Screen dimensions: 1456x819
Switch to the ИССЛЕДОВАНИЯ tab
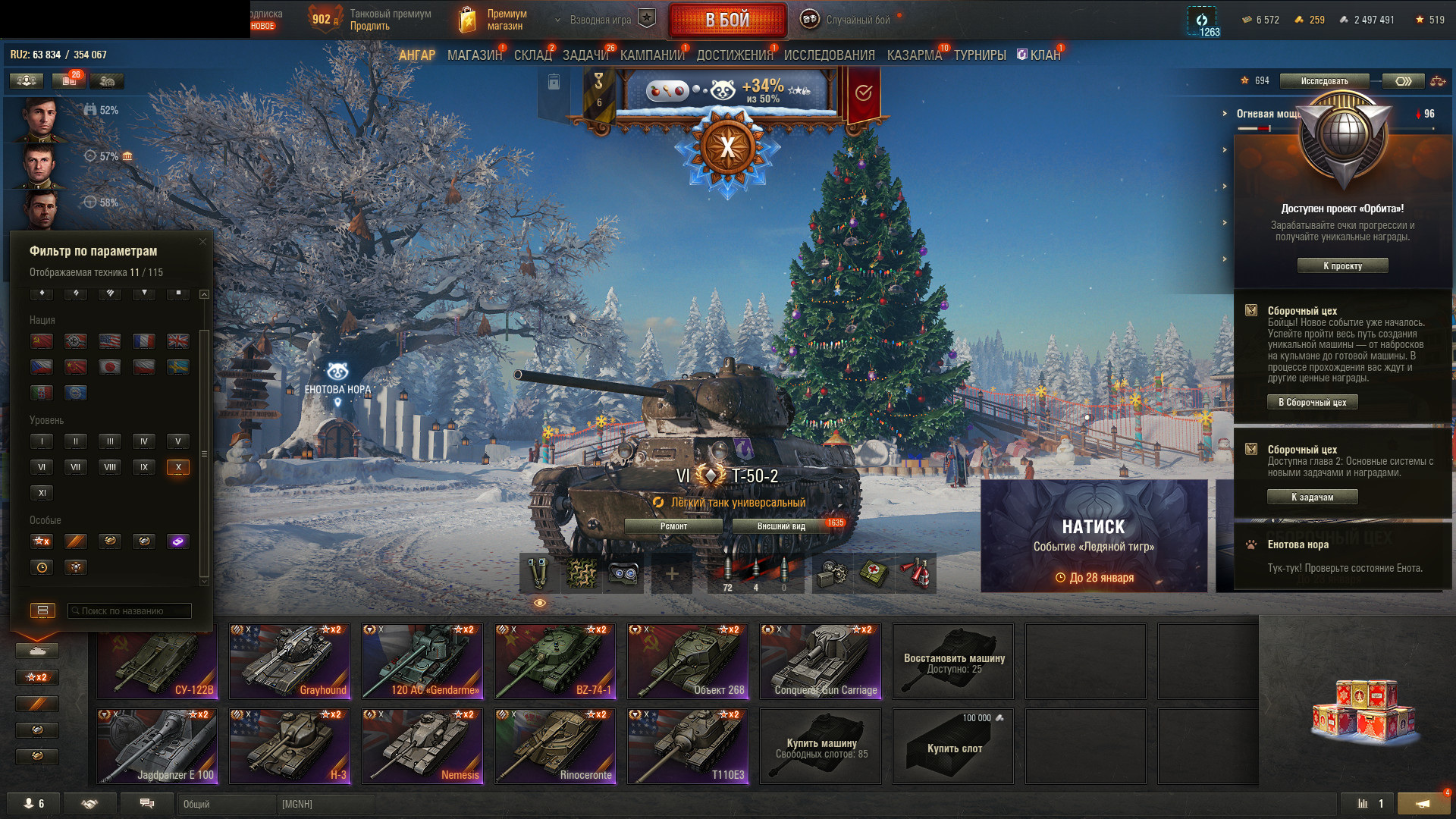(829, 55)
